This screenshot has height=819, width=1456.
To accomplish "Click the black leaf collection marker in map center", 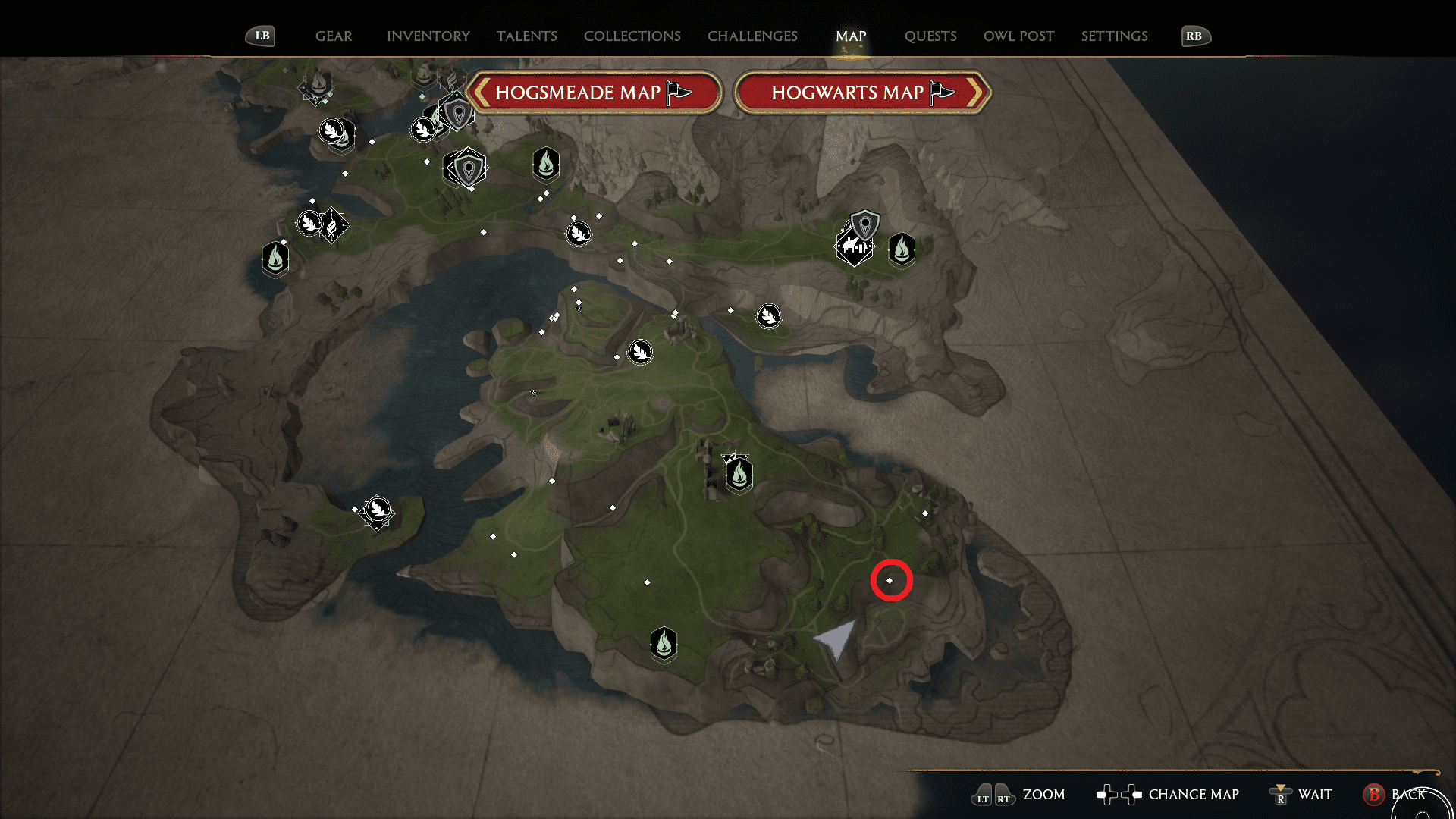I will tap(641, 351).
